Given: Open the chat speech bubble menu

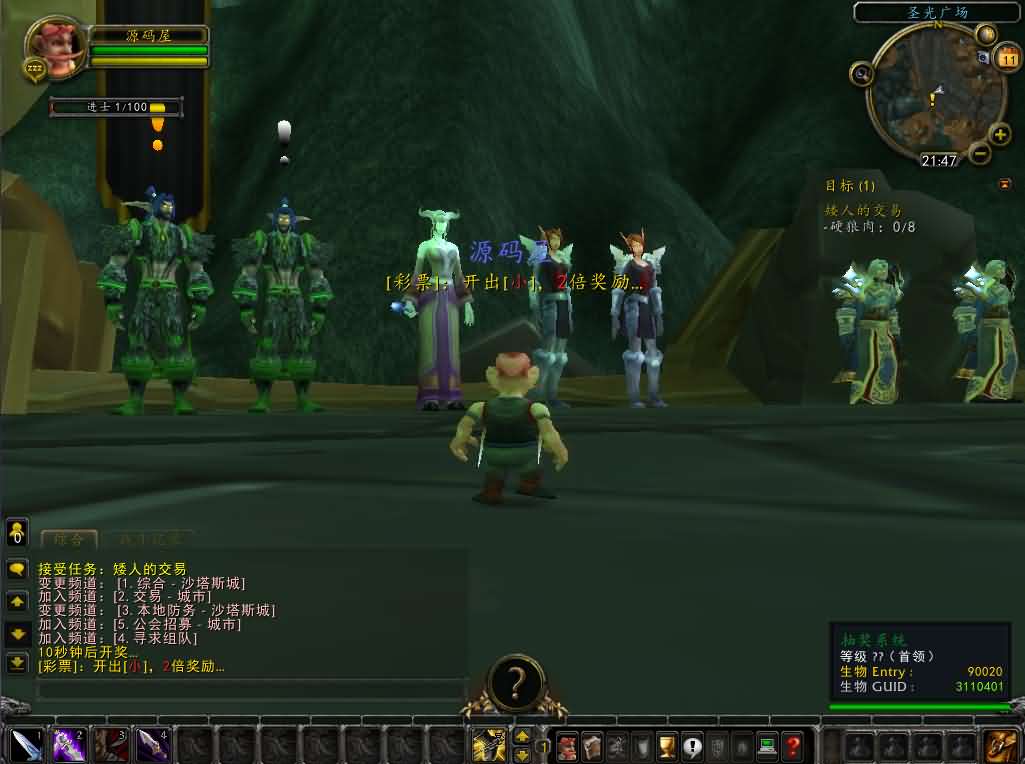Looking at the screenshot, I should coord(17,569).
